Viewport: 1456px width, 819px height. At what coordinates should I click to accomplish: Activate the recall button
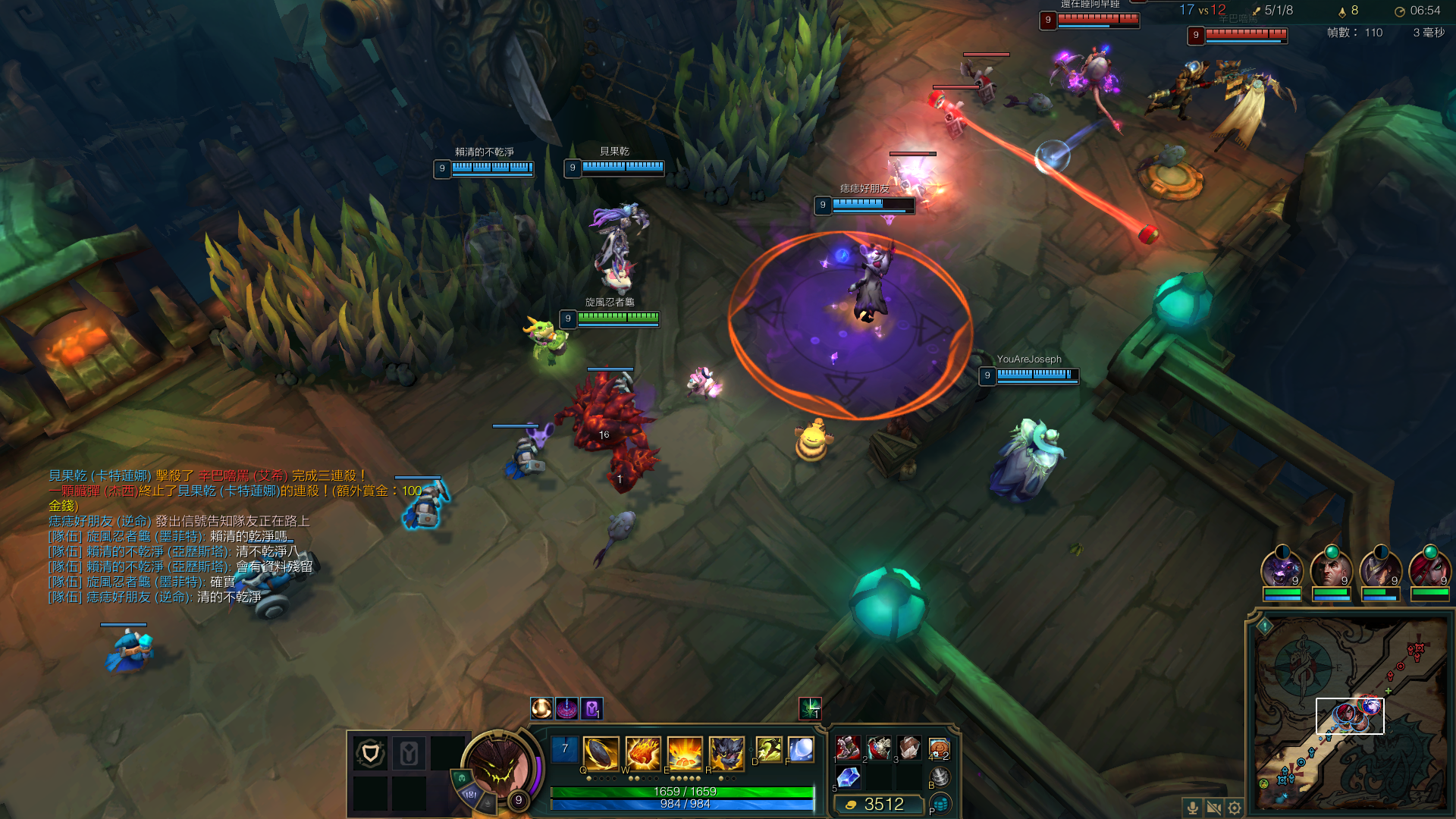coord(940,776)
